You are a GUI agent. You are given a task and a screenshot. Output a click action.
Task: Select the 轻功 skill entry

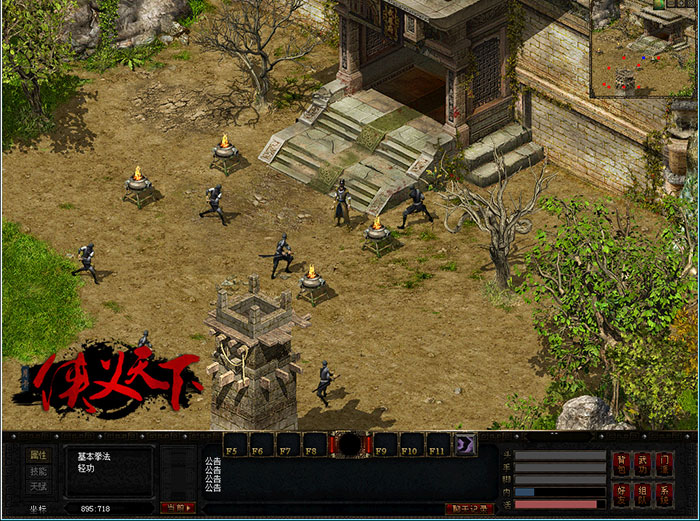click(86, 467)
